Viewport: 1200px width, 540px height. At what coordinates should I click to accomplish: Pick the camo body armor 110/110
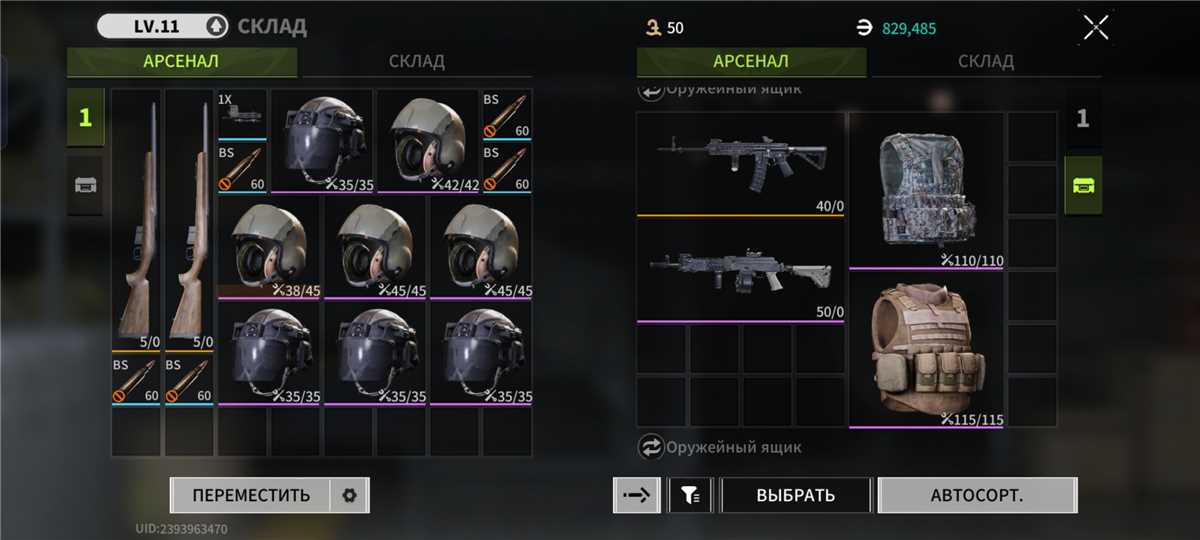[x=925, y=191]
